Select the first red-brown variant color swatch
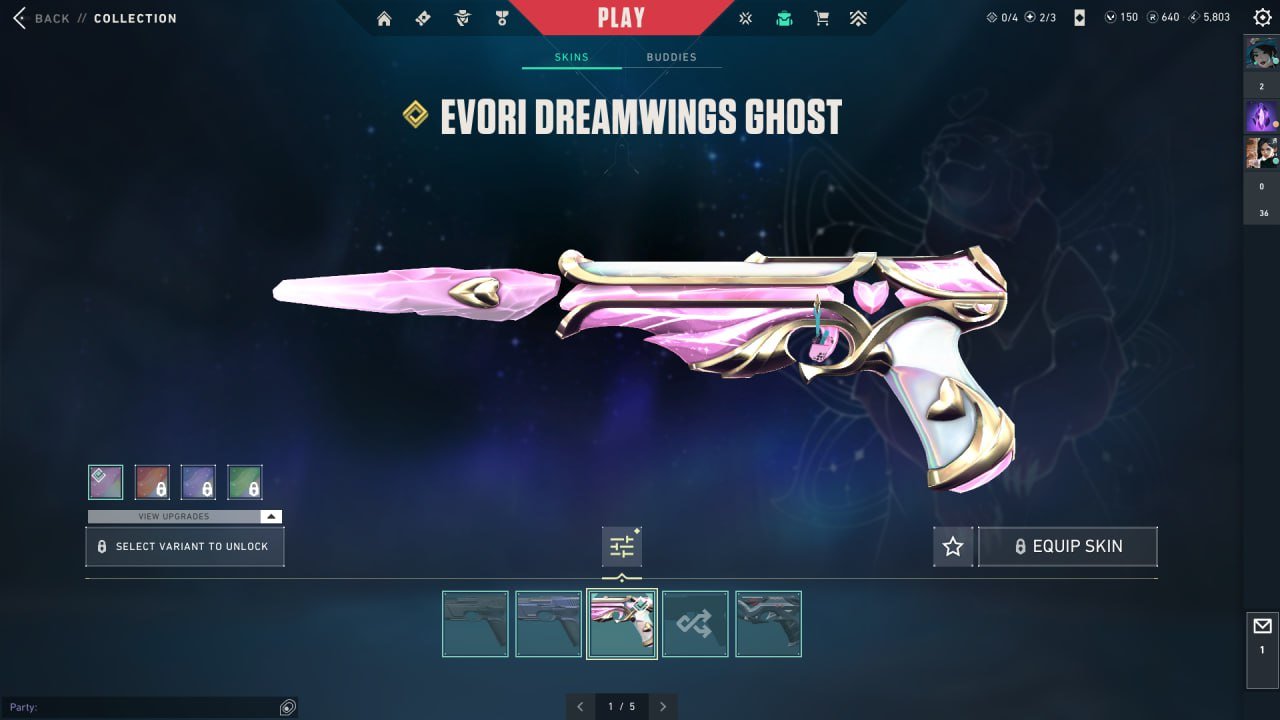 pyautogui.click(x=152, y=481)
